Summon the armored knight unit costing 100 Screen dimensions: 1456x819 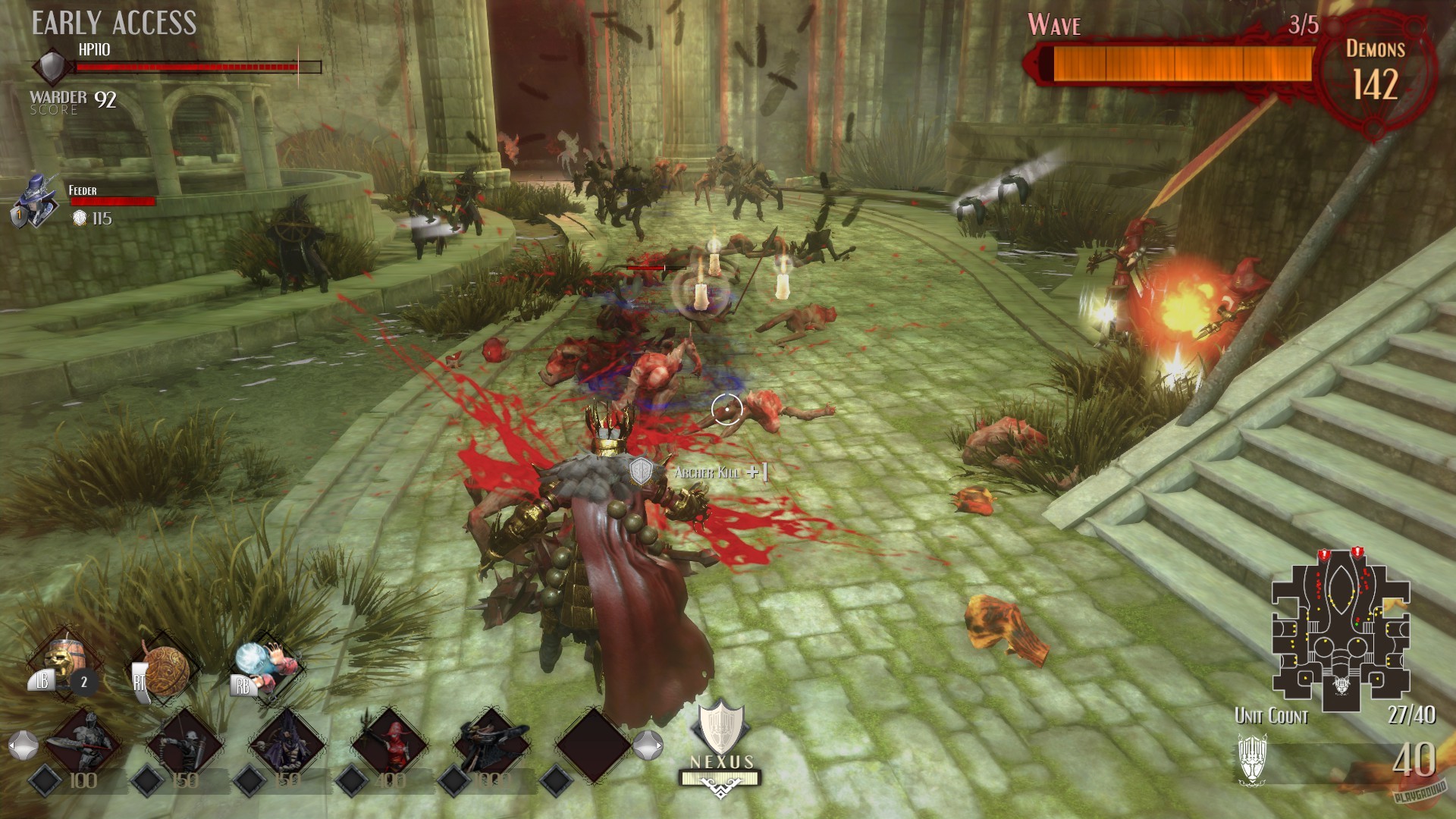(82, 742)
